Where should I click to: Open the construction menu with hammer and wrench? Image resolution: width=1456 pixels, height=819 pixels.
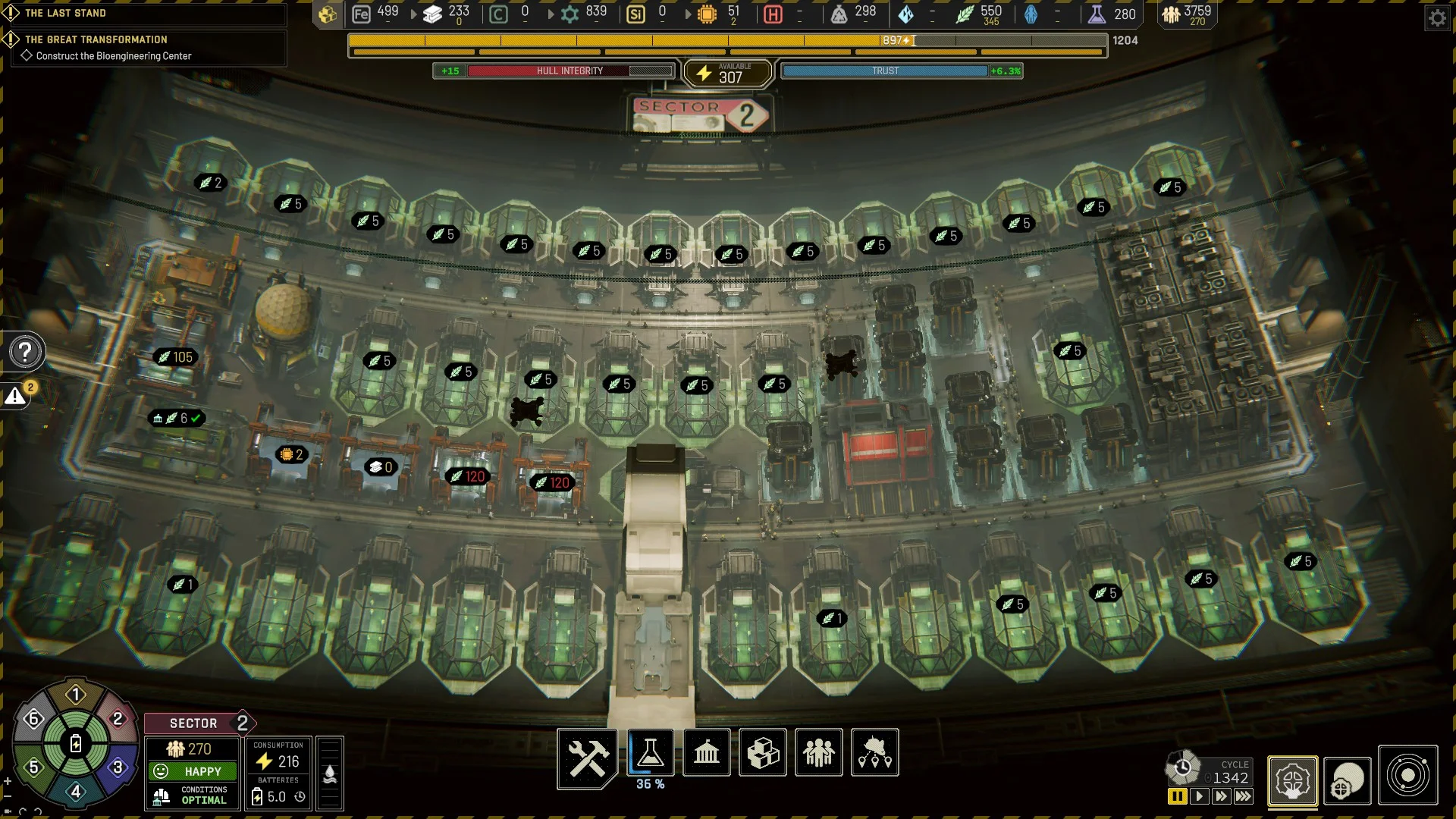pyautogui.click(x=587, y=756)
